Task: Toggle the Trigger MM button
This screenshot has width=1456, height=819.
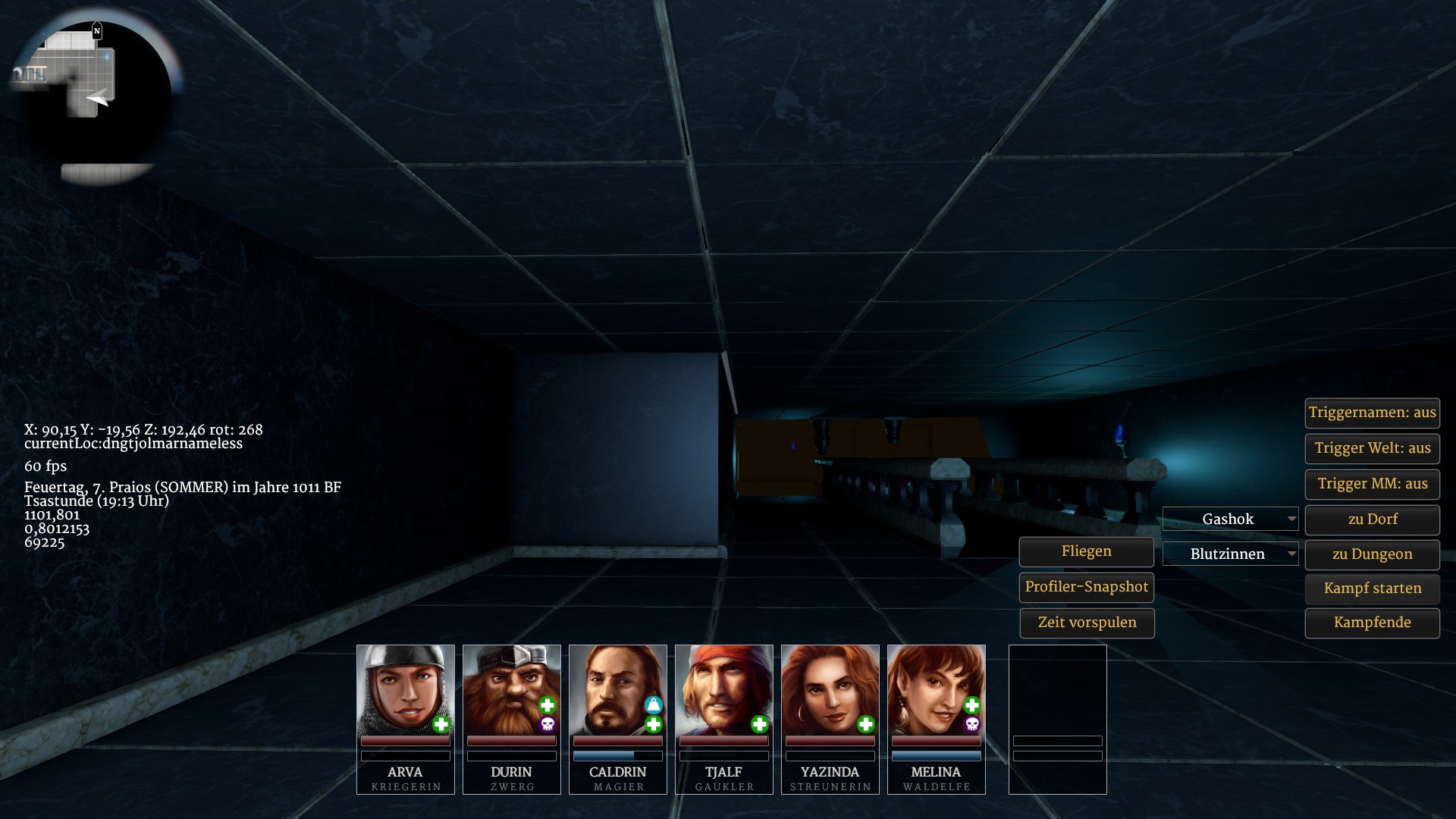Action: [x=1372, y=484]
